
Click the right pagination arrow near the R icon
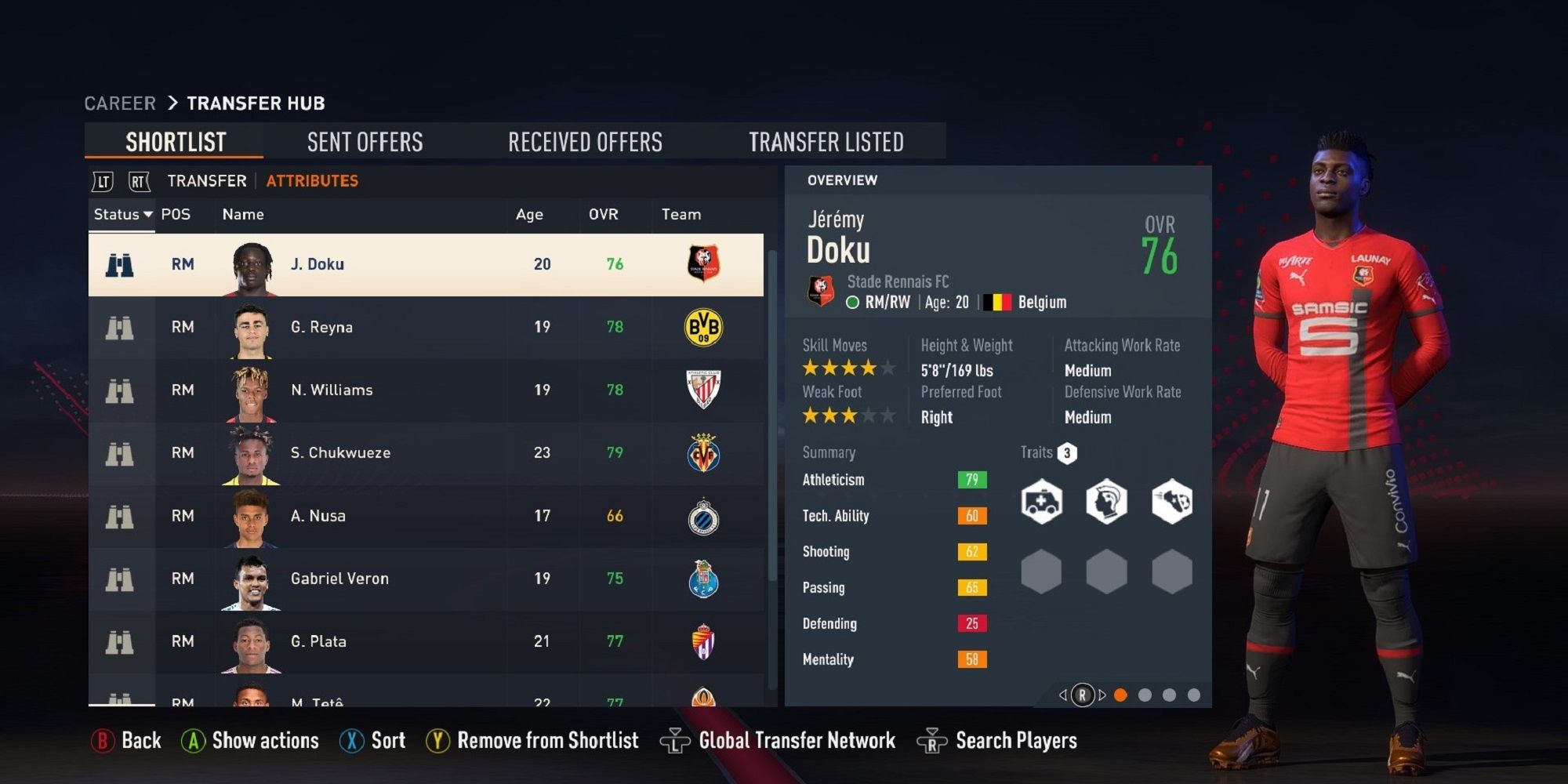coord(1100,695)
